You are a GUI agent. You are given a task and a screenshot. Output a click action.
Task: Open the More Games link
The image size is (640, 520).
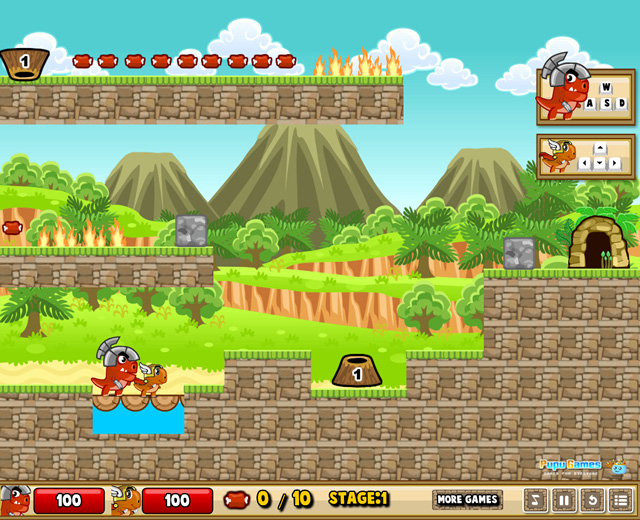[467, 499]
